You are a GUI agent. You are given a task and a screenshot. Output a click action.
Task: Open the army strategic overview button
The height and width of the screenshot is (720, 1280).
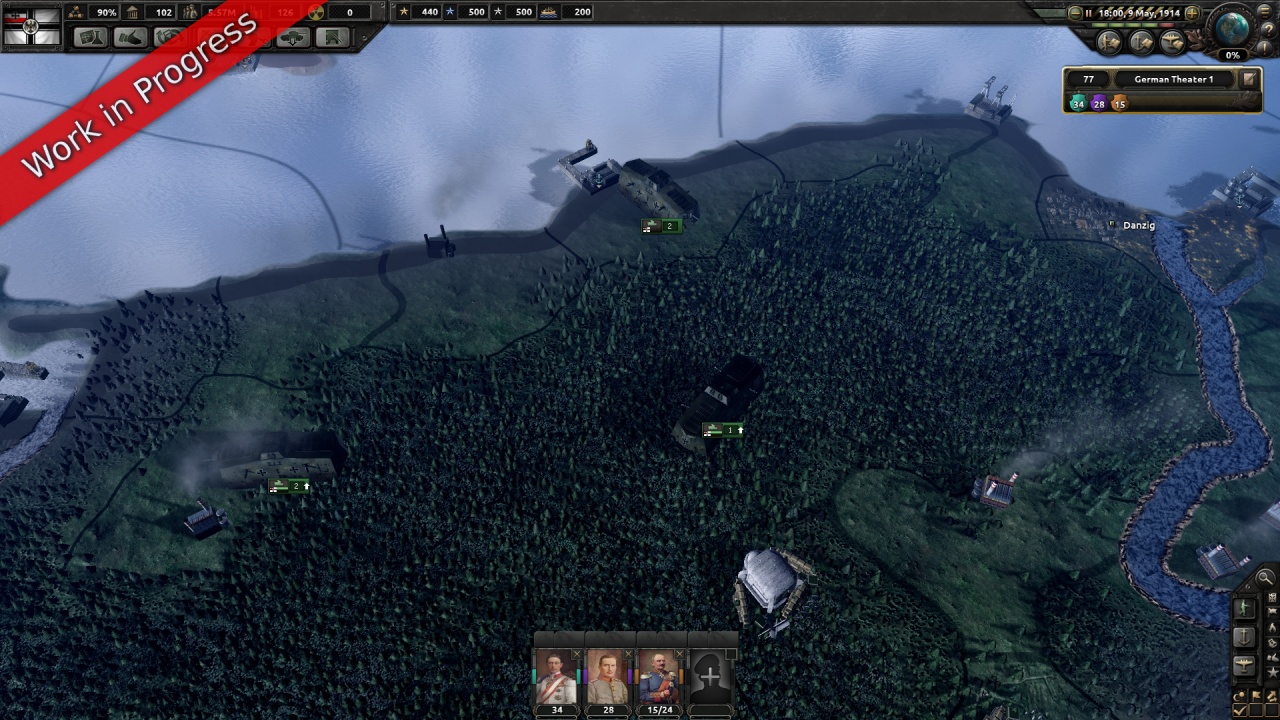[x=1109, y=42]
